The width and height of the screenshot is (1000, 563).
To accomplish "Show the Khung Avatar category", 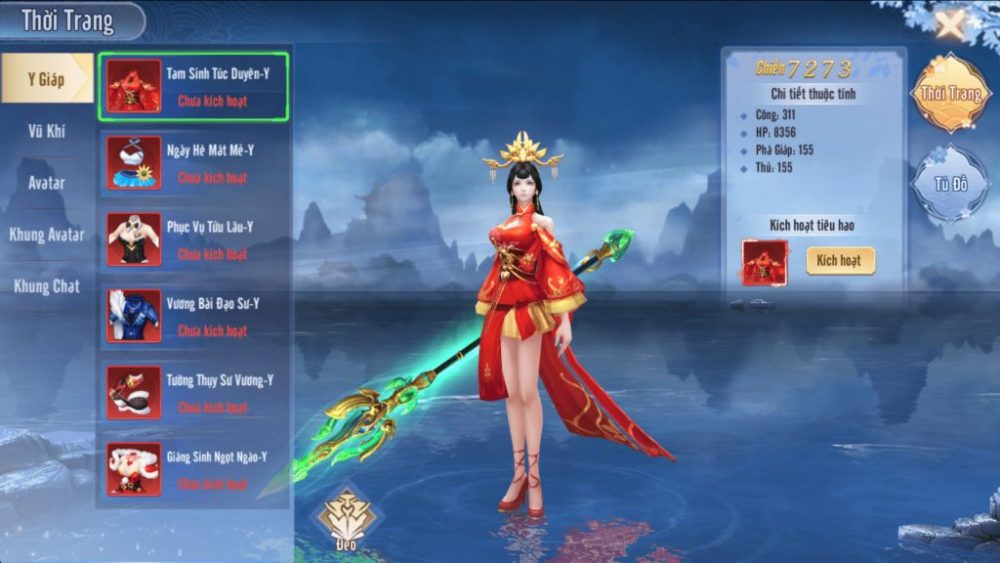I will pos(46,235).
